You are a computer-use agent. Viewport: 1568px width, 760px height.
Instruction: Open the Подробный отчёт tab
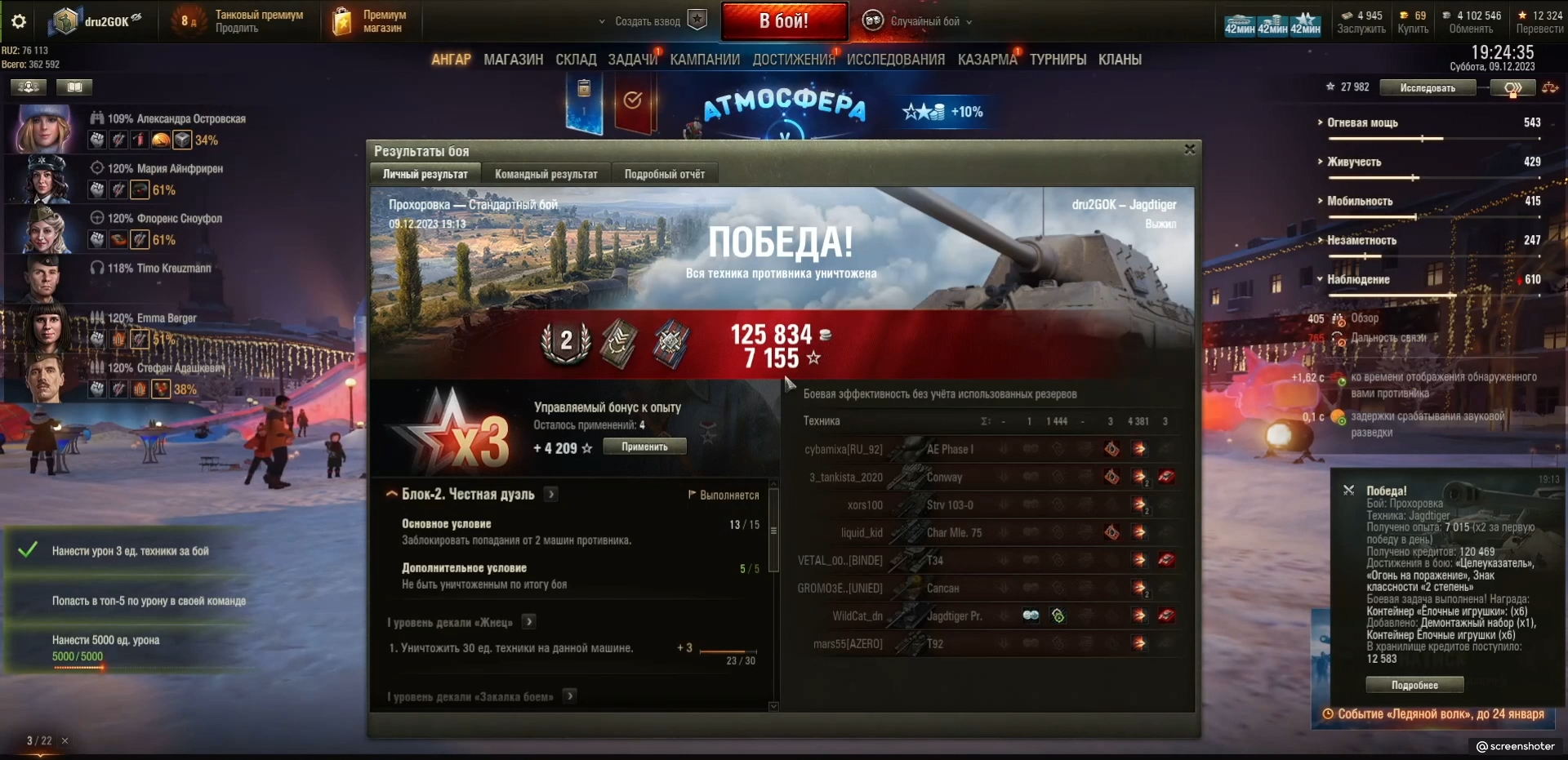pyautogui.click(x=664, y=174)
